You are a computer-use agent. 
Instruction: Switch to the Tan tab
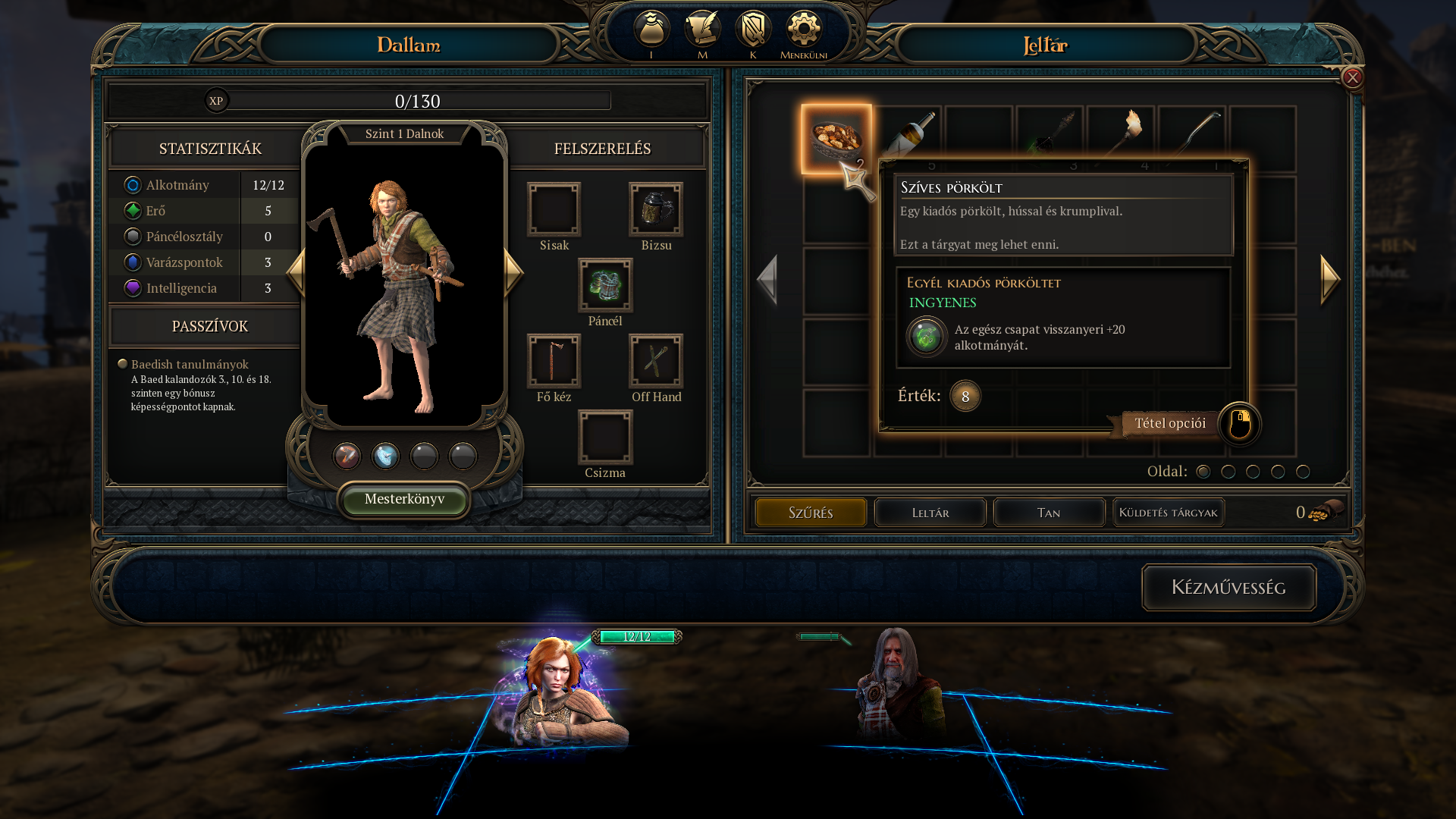pos(1049,513)
